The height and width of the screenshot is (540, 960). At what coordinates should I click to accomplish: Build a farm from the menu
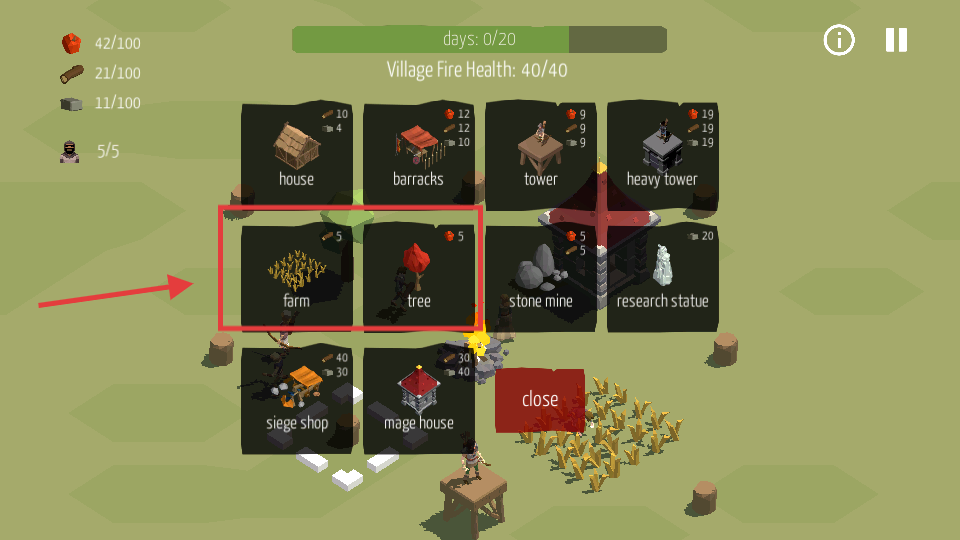pyautogui.click(x=296, y=277)
